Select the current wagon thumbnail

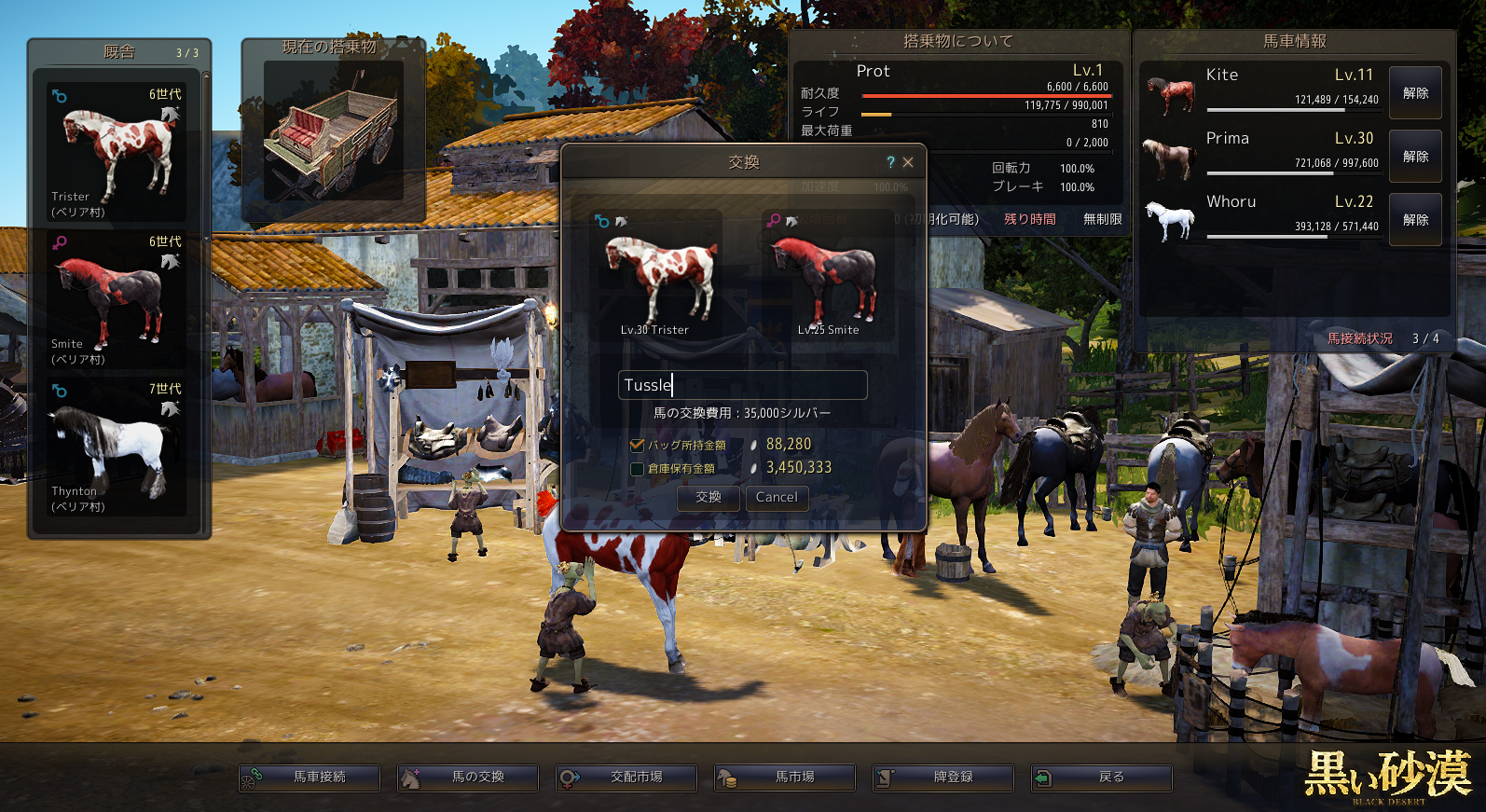pos(333,133)
